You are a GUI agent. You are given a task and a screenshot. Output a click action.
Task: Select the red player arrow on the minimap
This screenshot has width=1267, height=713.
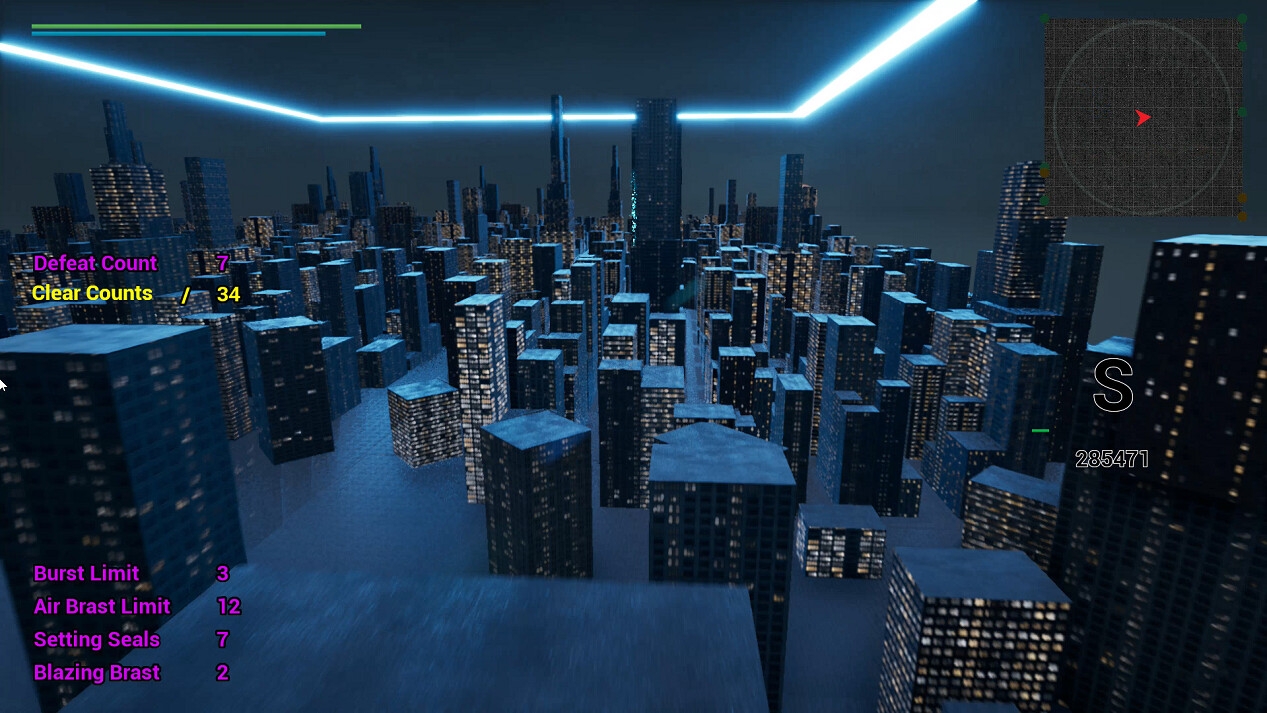(x=1142, y=118)
